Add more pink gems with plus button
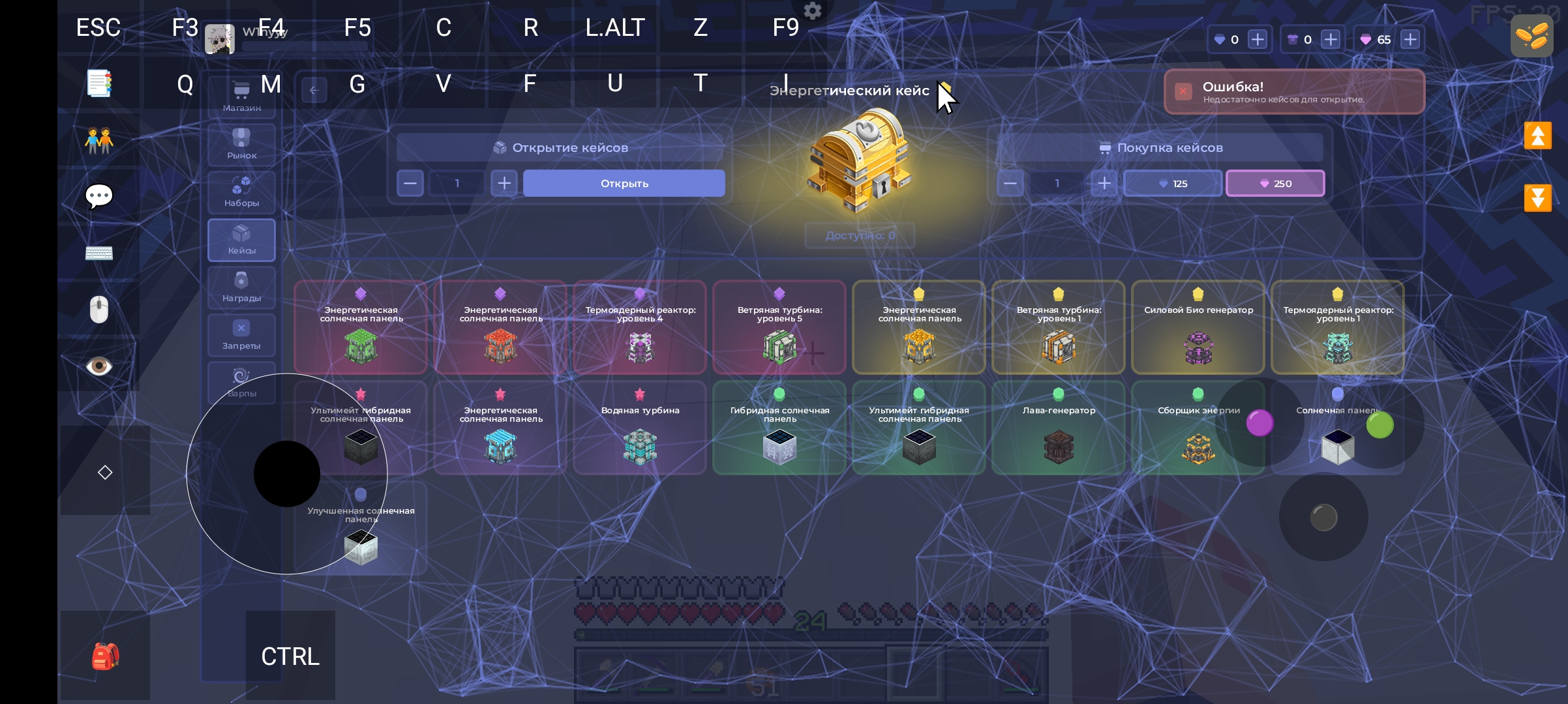Viewport: 1568px width, 704px height. [1410, 40]
